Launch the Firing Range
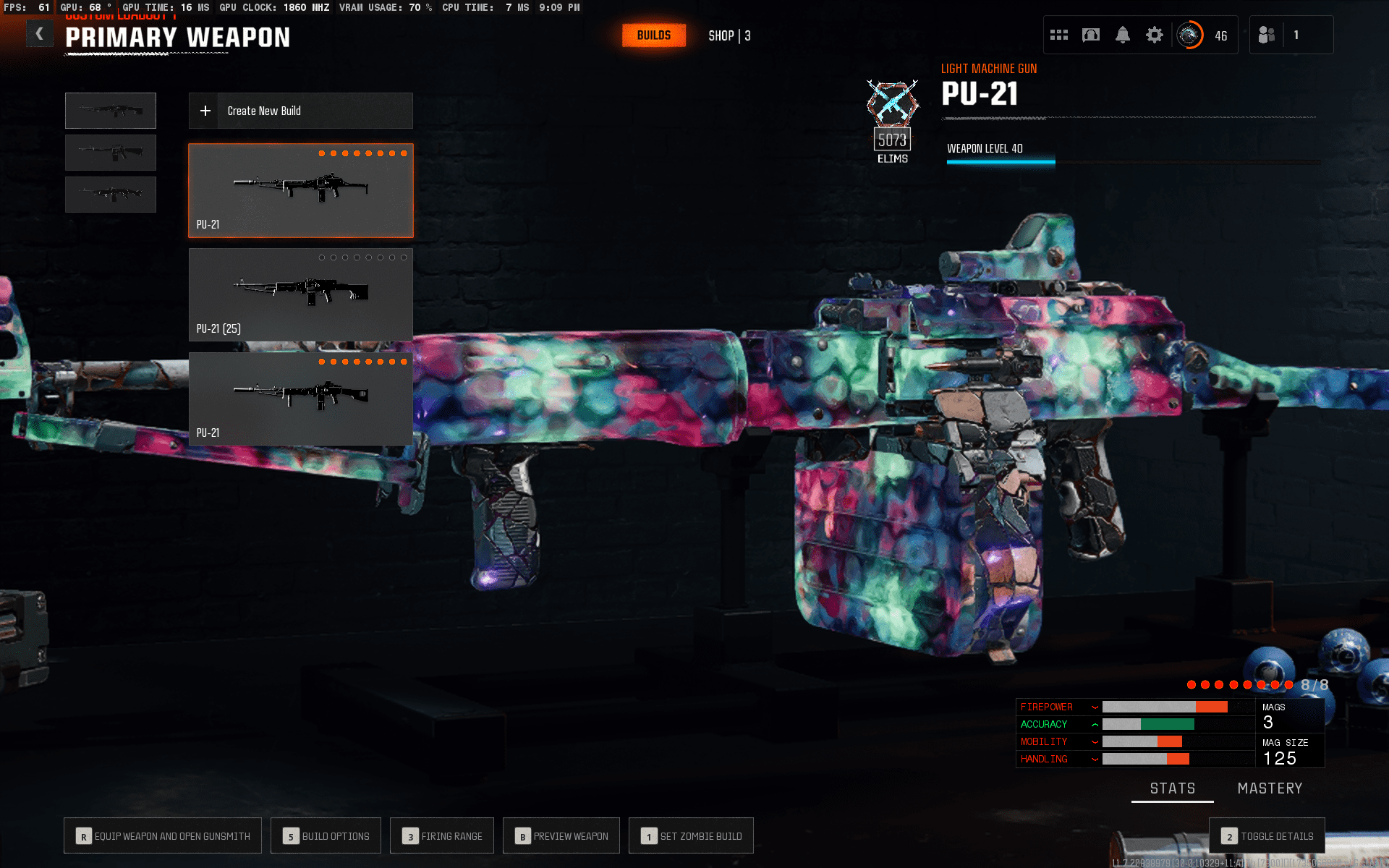This screenshot has width=1389, height=868. tap(442, 836)
